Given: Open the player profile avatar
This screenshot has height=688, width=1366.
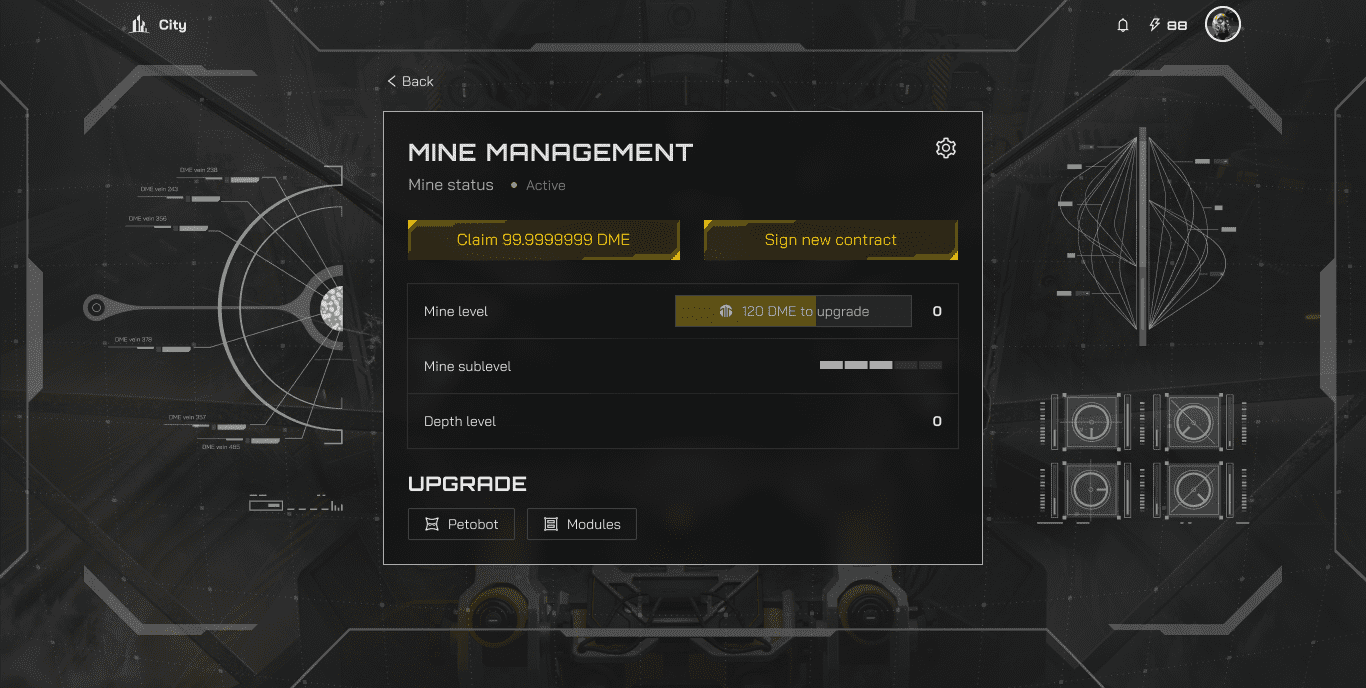Looking at the screenshot, I should point(1222,25).
